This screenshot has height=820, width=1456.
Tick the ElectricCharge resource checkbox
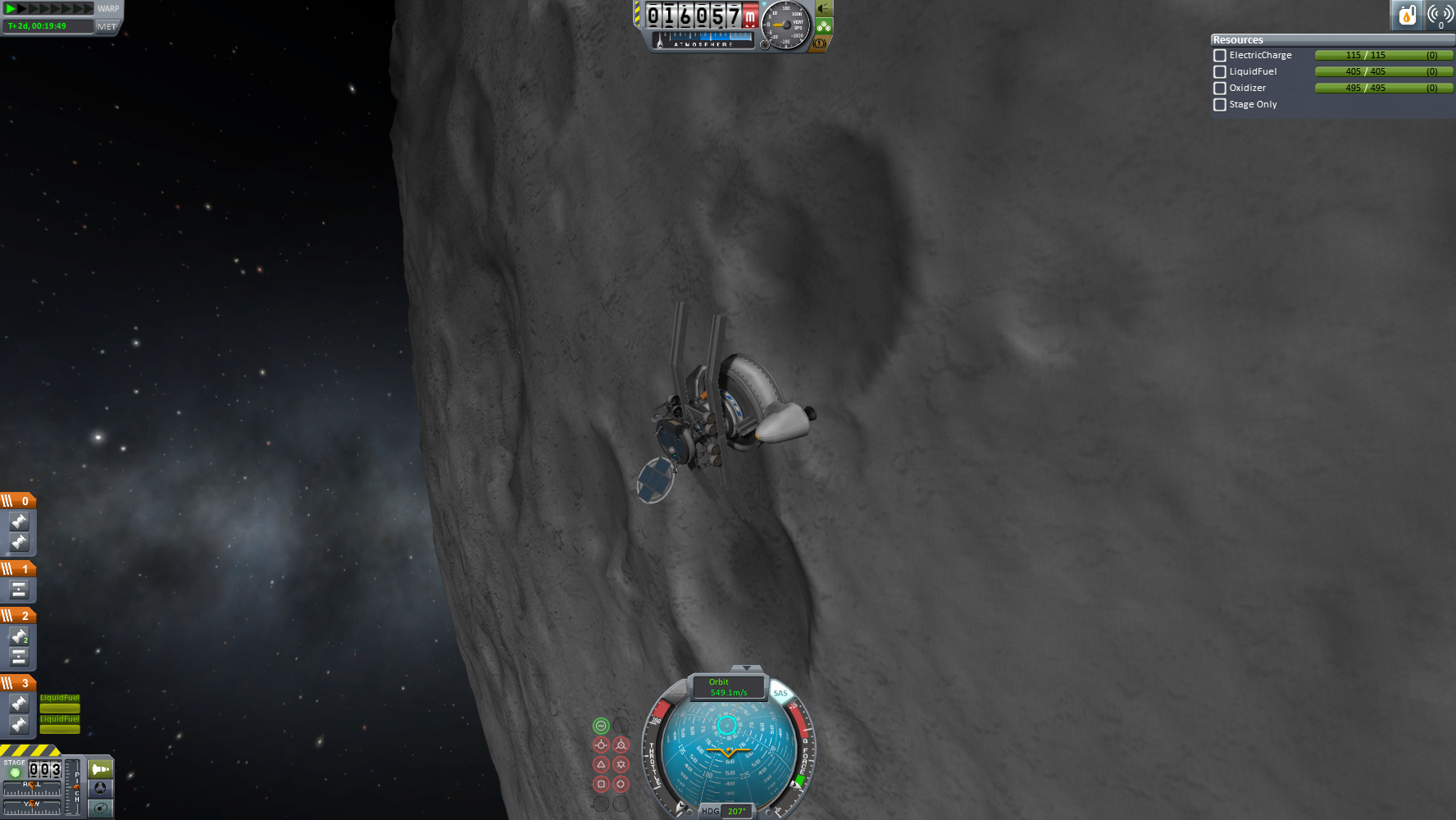click(1220, 56)
